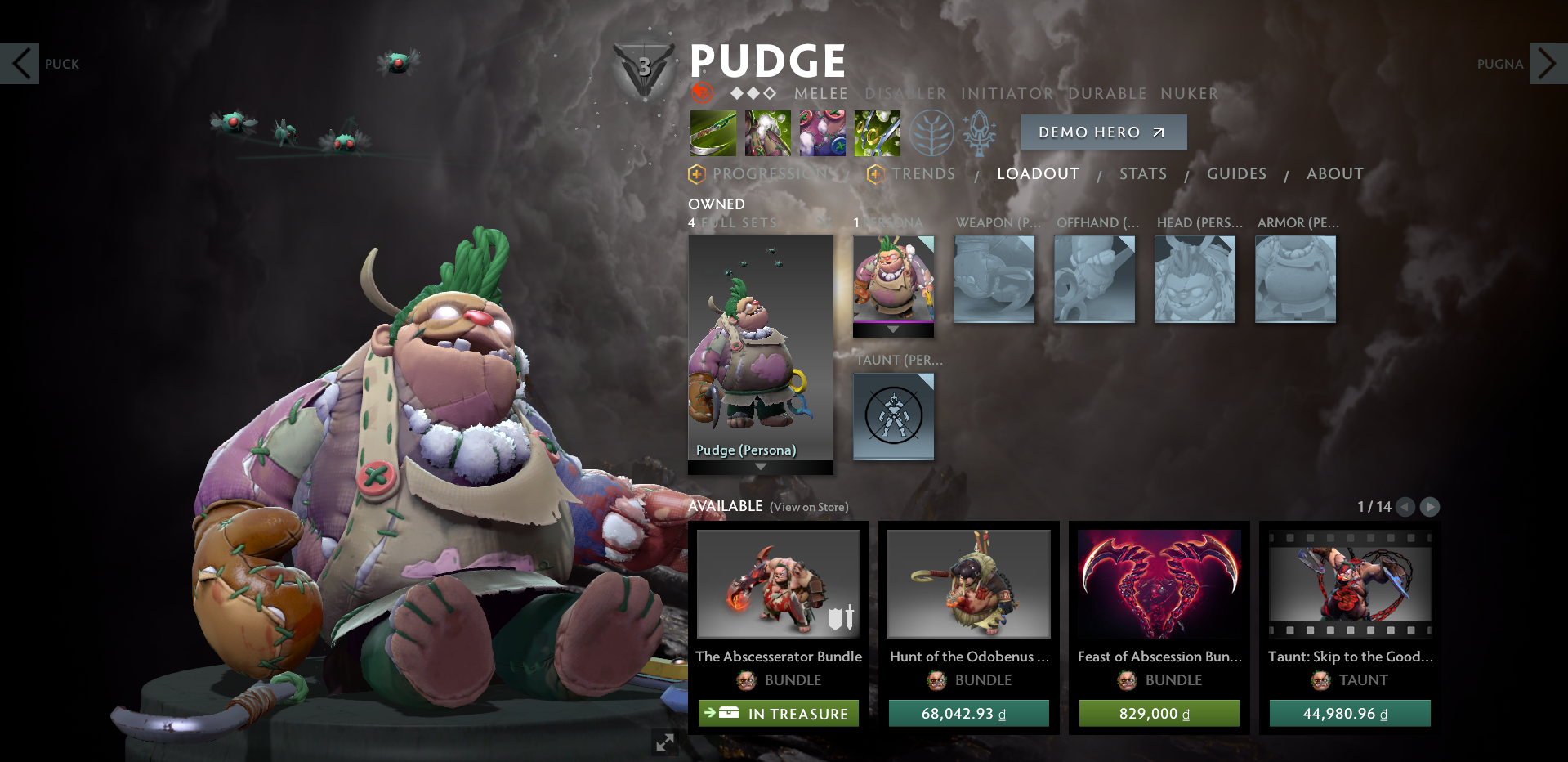Screen dimensions: 1568x762
Task: Click the Progression hexagon plus icon
Action: point(695,173)
